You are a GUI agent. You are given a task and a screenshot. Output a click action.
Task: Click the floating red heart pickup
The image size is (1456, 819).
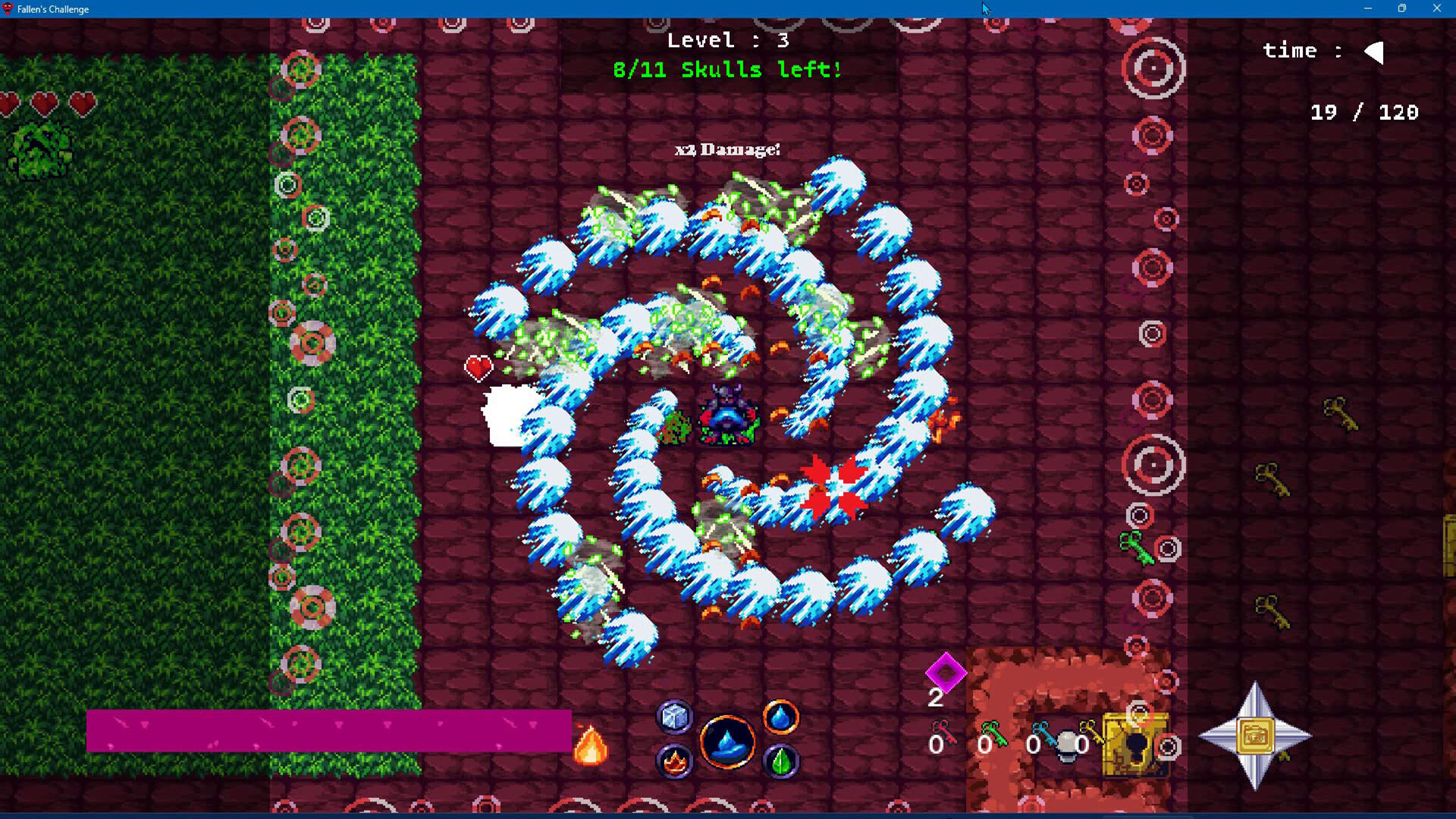point(478,367)
